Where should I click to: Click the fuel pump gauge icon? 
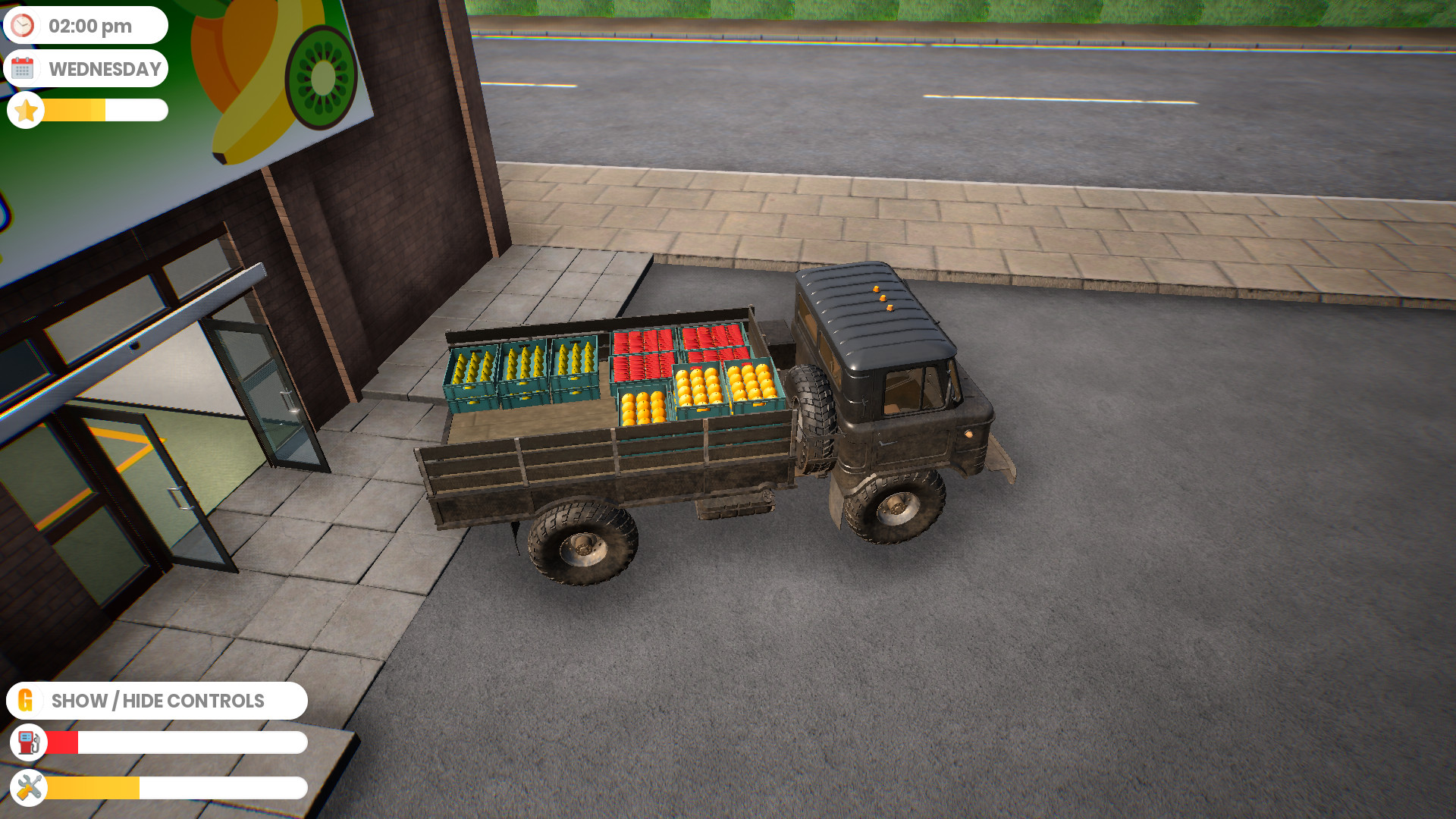point(28,742)
